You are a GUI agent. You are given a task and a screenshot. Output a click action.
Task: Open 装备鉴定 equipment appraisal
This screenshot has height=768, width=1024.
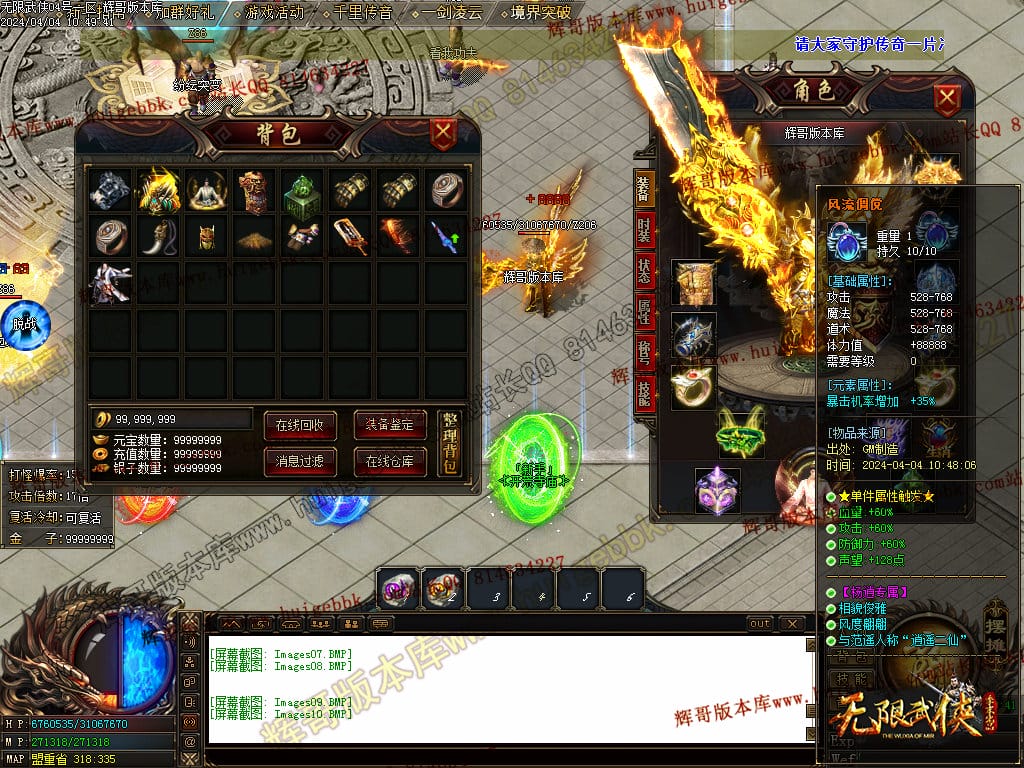pyautogui.click(x=389, y=424)
